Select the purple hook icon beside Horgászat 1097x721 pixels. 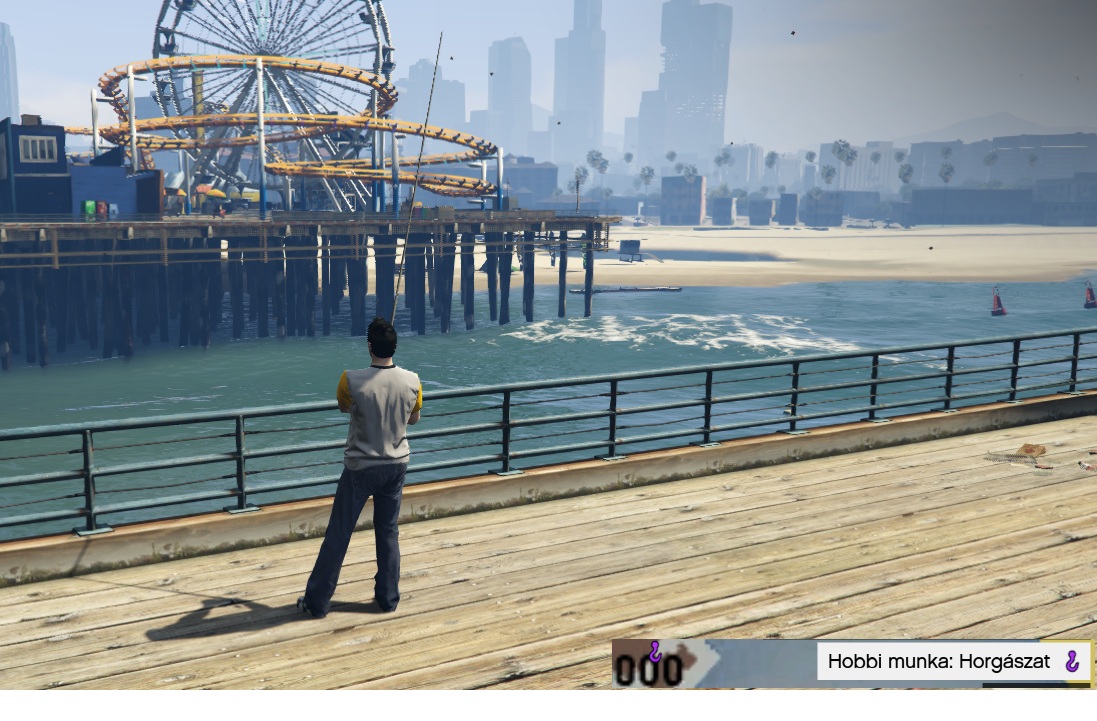tap(1072, 661)
